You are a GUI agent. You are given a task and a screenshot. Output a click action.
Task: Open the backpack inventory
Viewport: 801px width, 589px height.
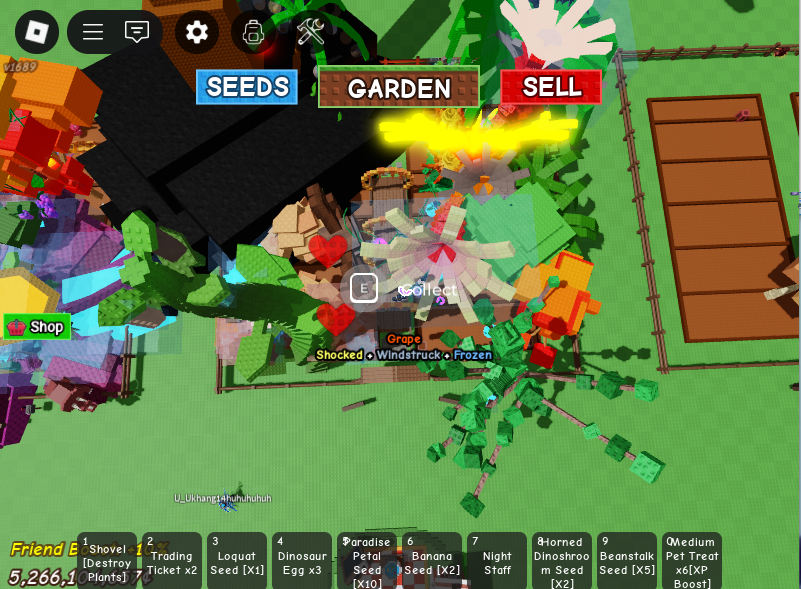pos(254,32)
